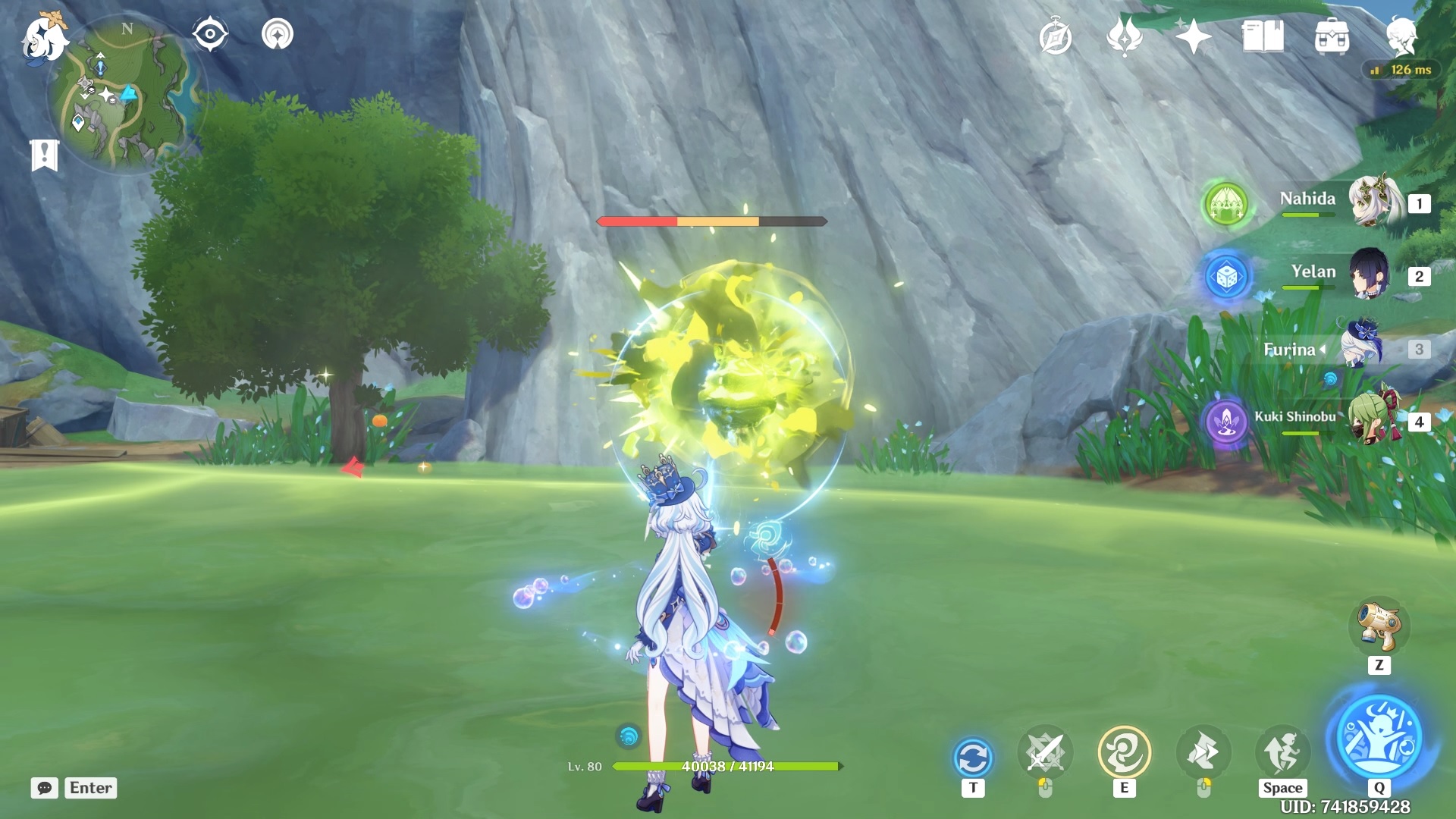Open the four-pointed star Wish icon
The width and height of the screenshot is (1456, 819).
pos(1193,36)
